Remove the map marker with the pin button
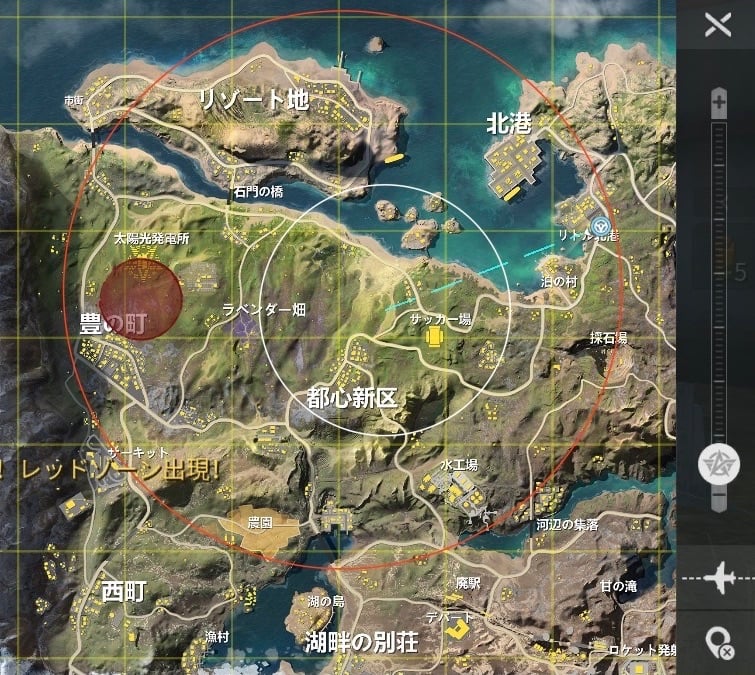The height and width of the screenshot is (675, 755). point(717,641)
